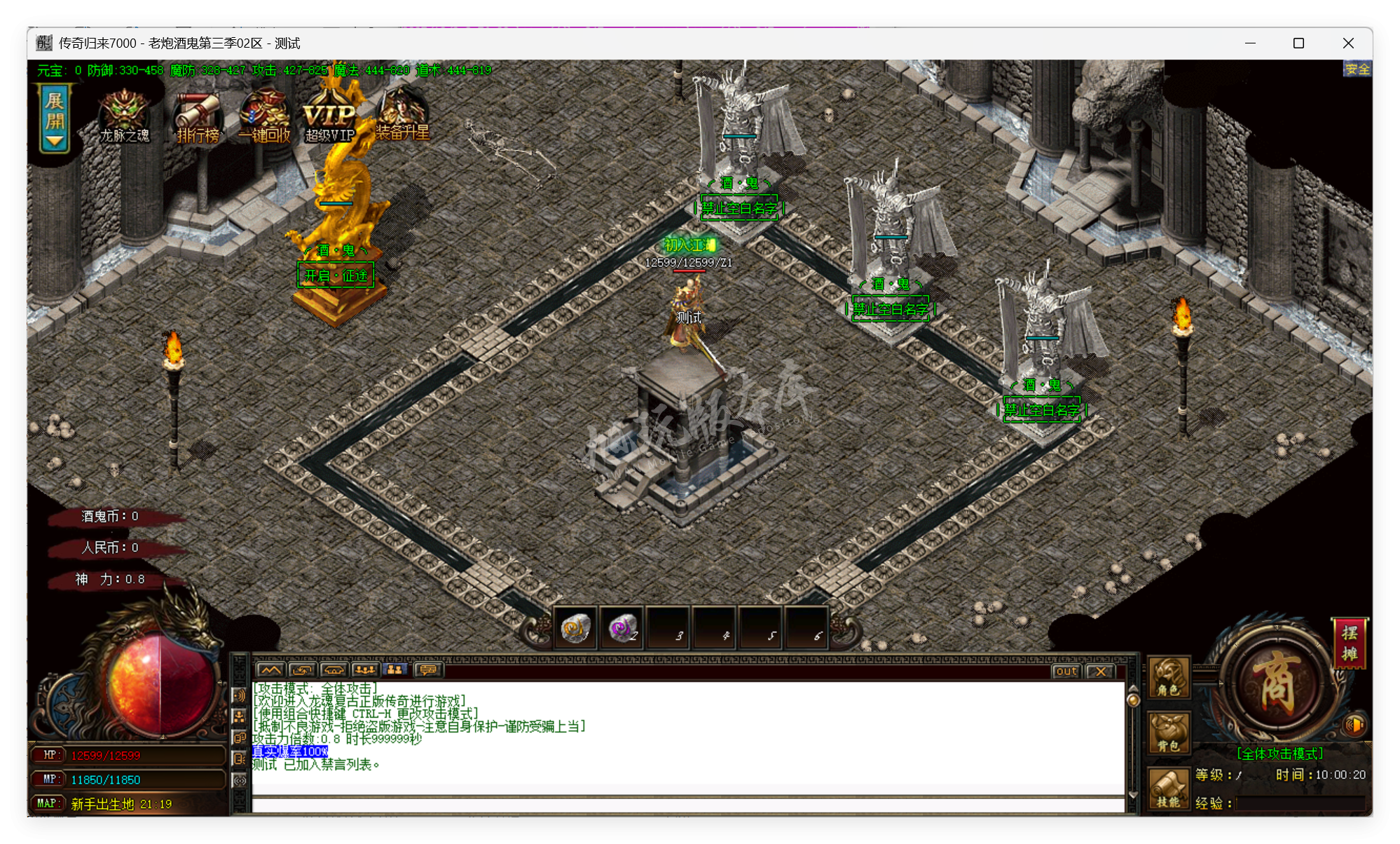Click the chat bubble tab in chat toolbar
Screen dimensions: 1400x844
428,670
